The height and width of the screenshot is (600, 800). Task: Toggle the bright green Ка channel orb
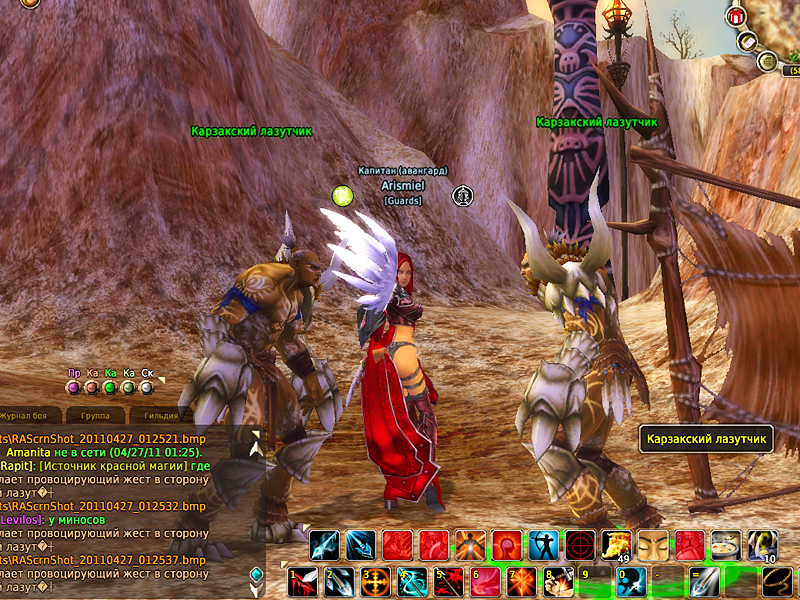click(x=110, y=387)
